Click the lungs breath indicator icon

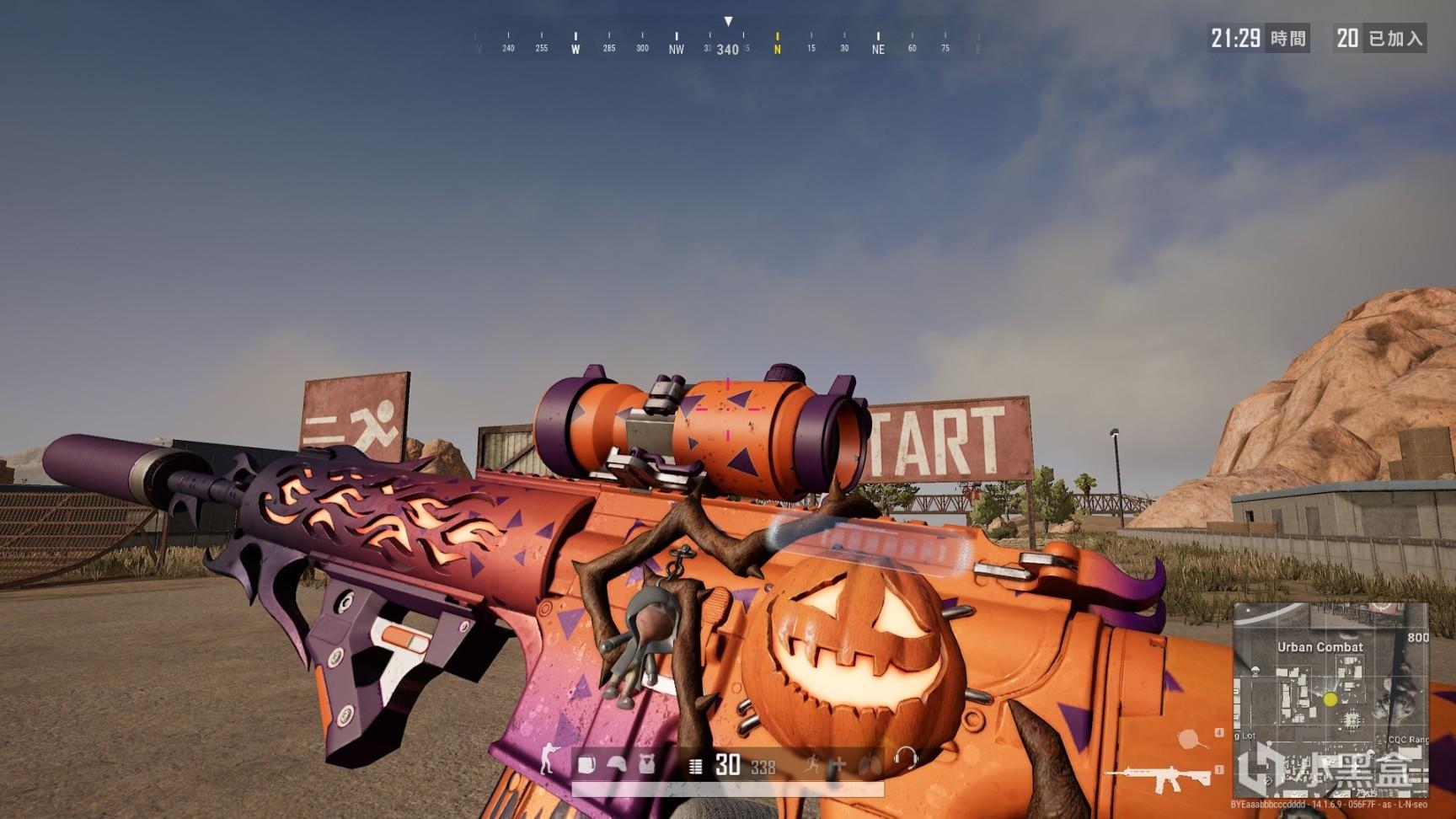(x=868, y=763)
